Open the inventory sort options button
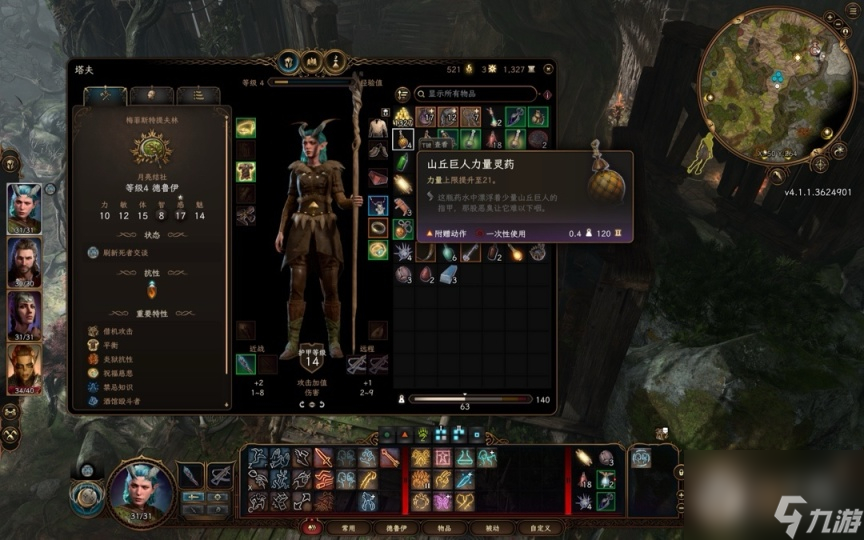Viewport: 864px width, 540px height. coord(402,95)
